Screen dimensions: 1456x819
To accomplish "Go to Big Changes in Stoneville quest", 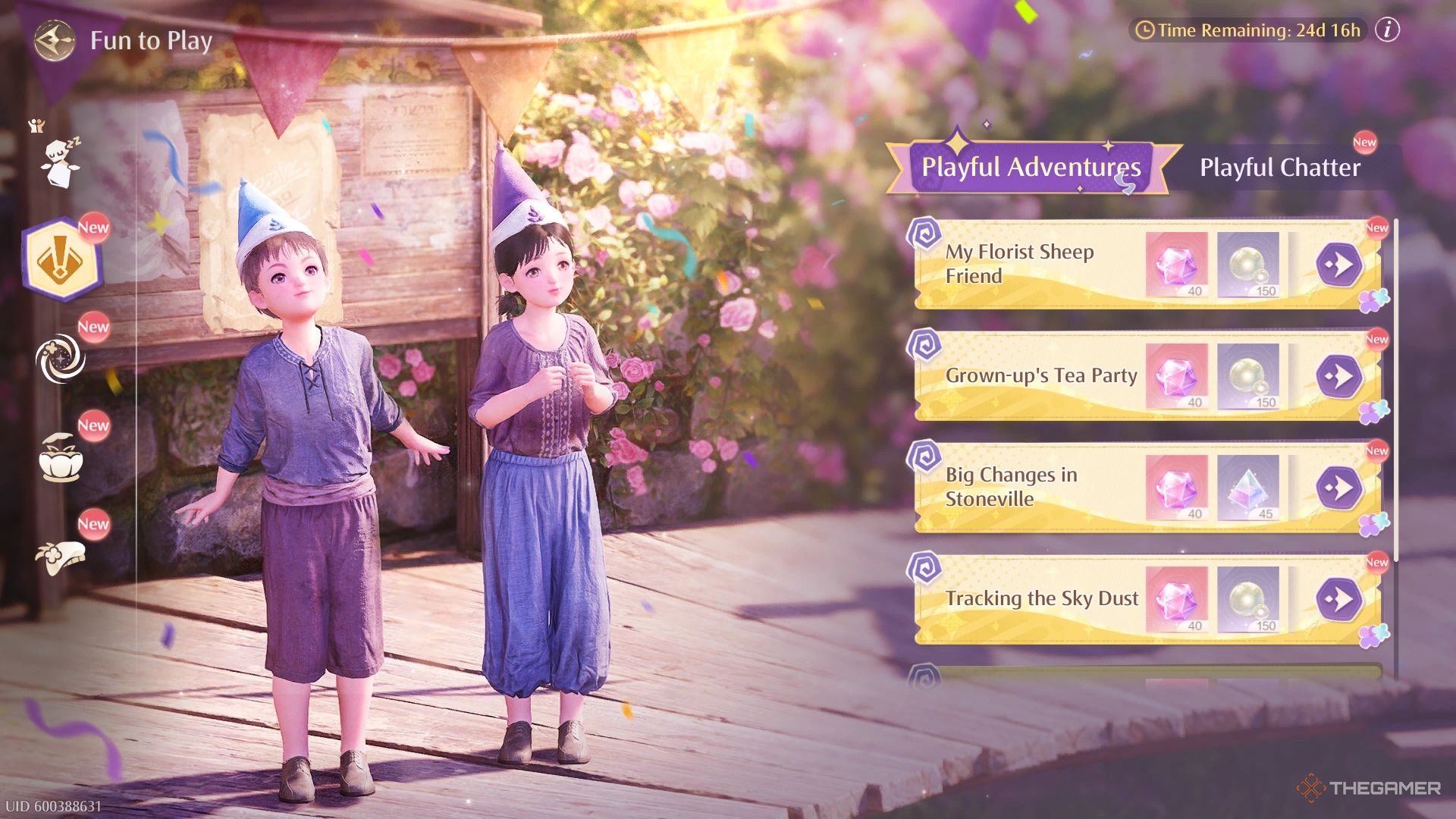I will point(1338,488).
